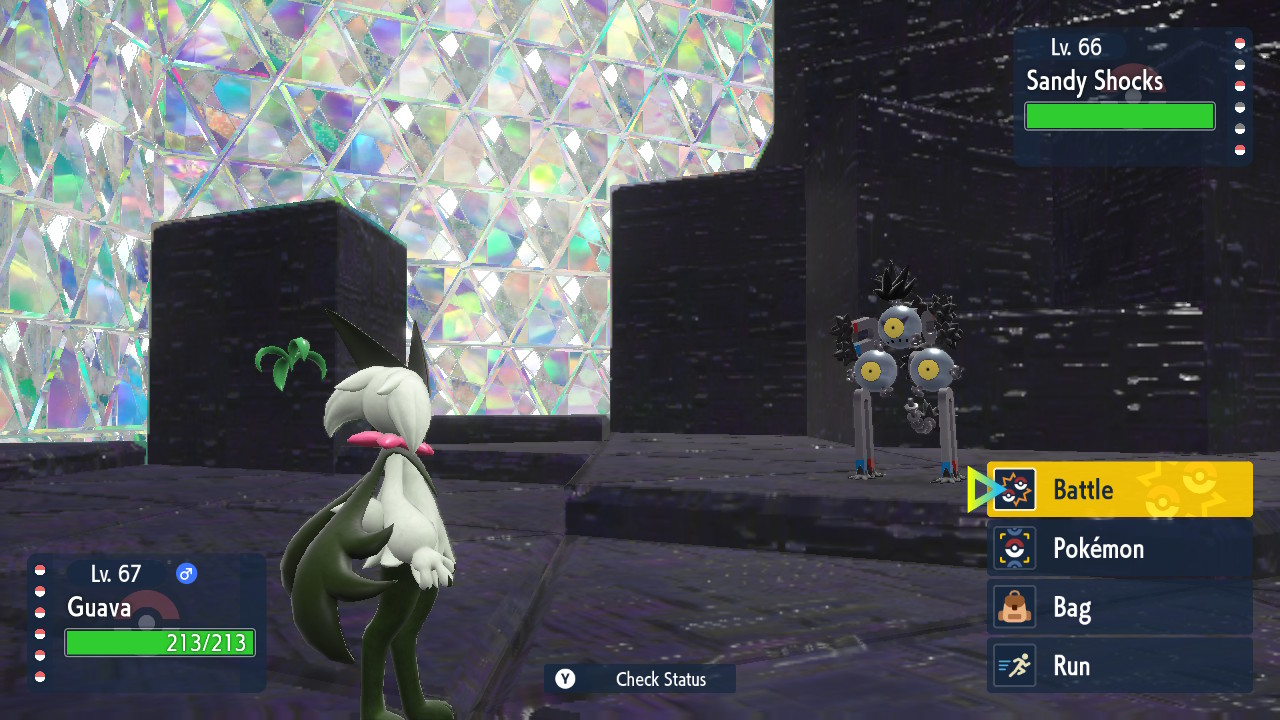Choose Run to flee the battle

1120,666
